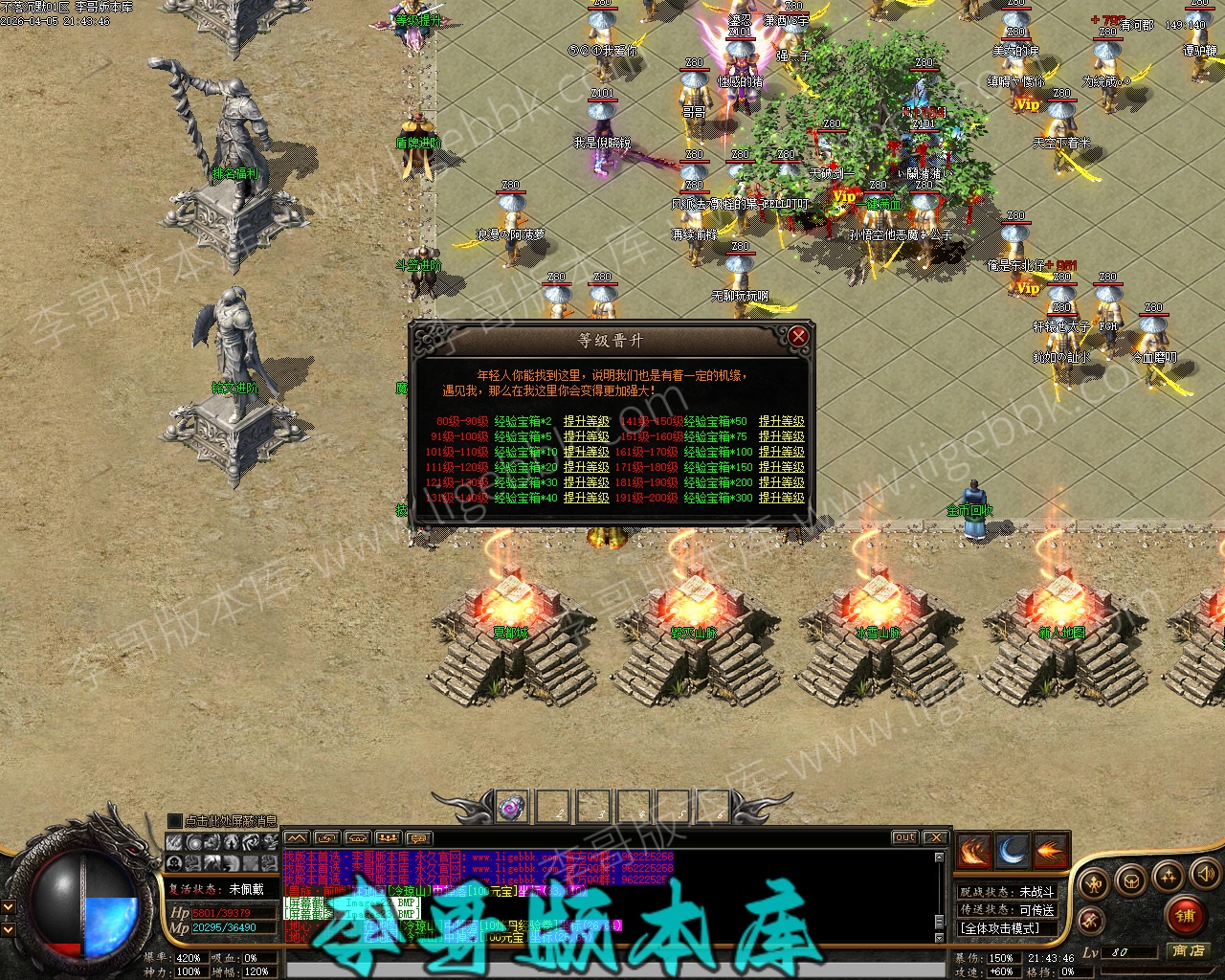This screenshot has height=980, width=1225.
Task: Activate the fire thrust skill icon
Action: click(1050, 850)
